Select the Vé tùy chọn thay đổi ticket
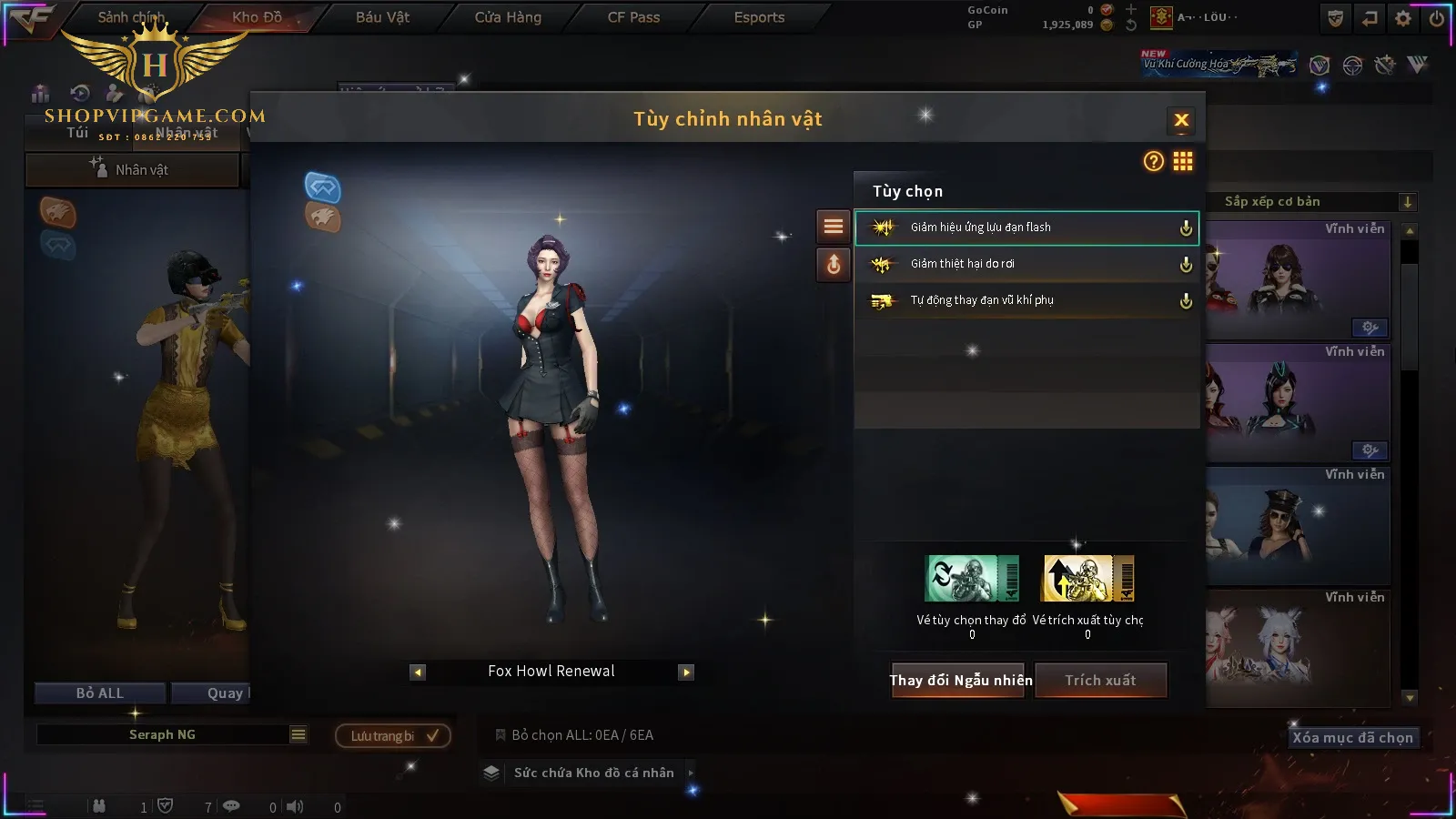Screen dimensions: 1456x819 971,579
